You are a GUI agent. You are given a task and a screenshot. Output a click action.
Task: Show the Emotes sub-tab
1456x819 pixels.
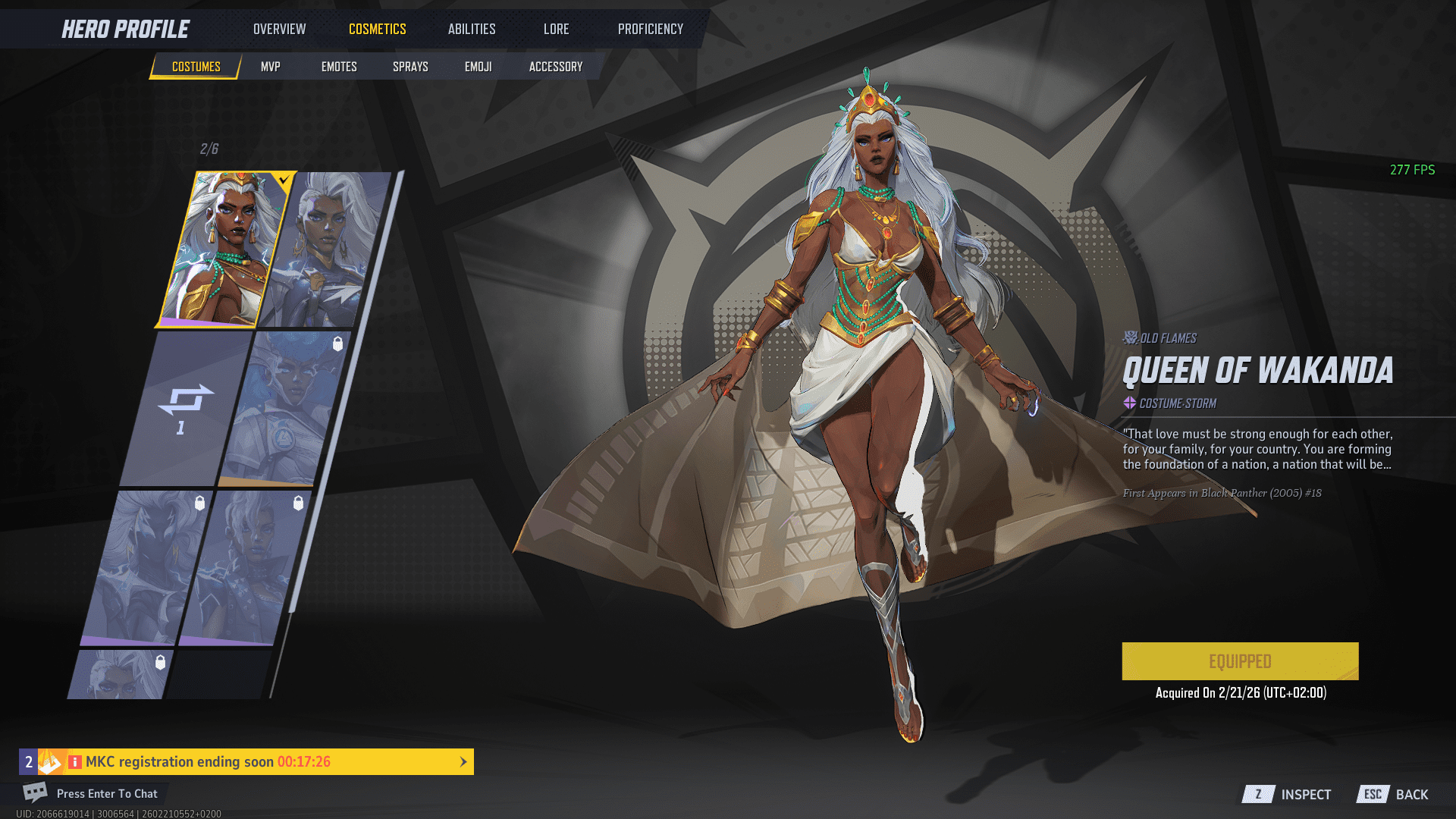[339, 67]
